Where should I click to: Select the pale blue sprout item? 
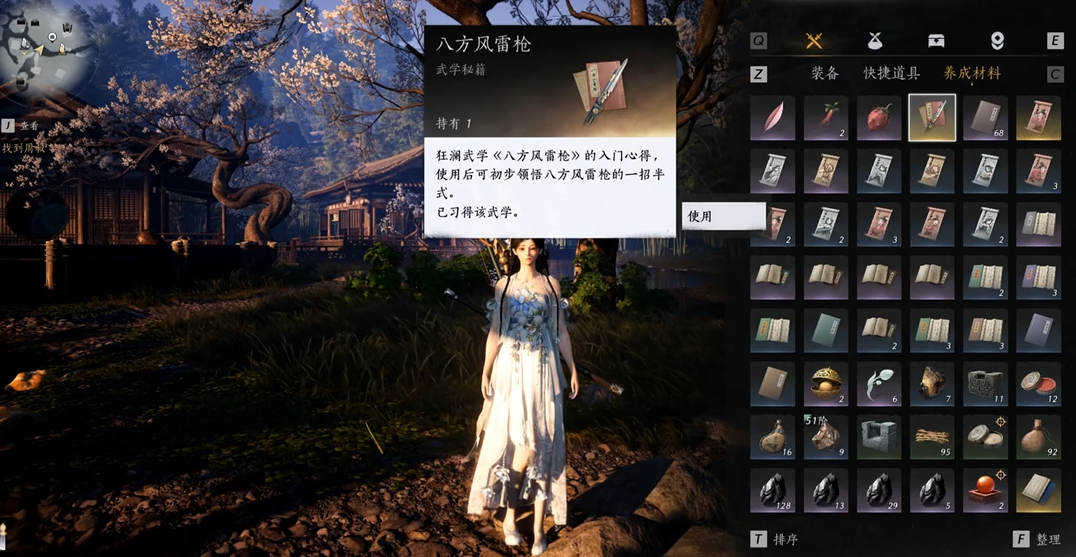coord(879,383)
